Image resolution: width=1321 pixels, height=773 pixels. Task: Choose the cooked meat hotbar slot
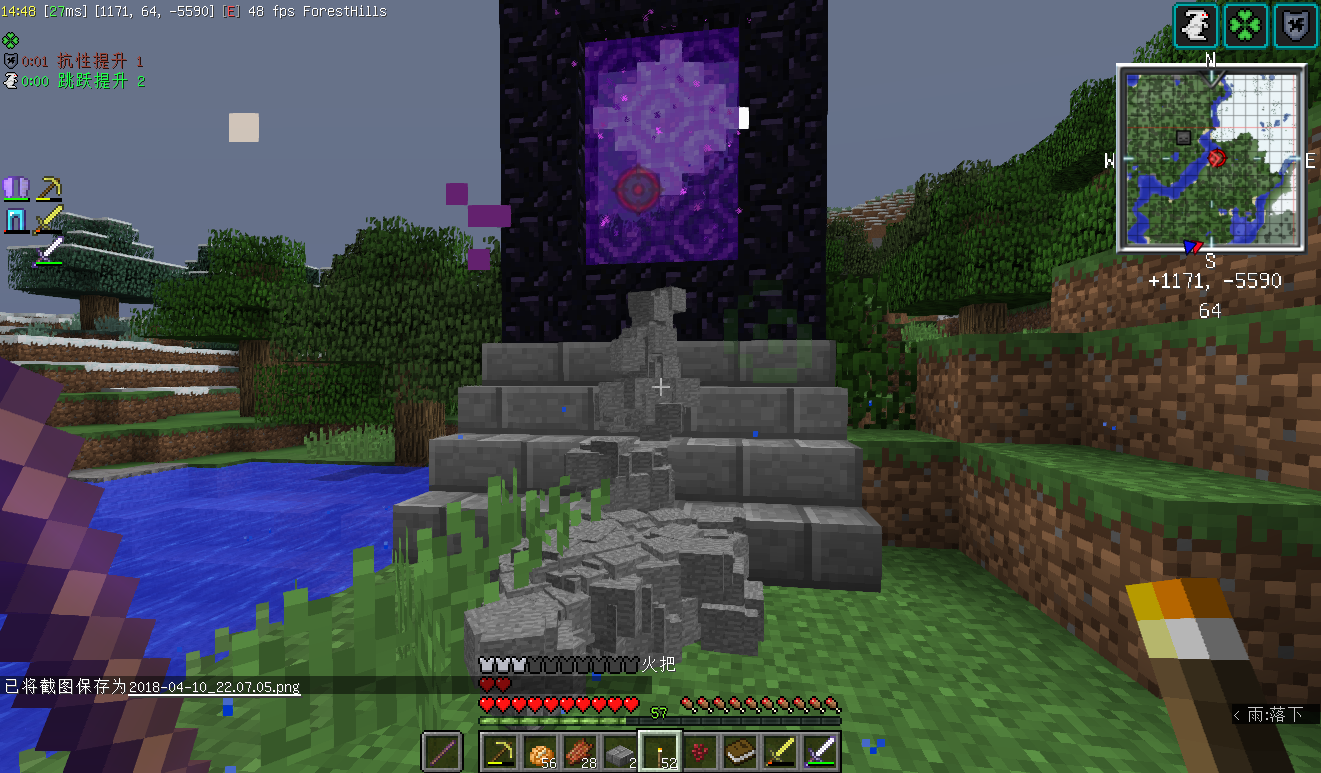[x=580, y=751]
